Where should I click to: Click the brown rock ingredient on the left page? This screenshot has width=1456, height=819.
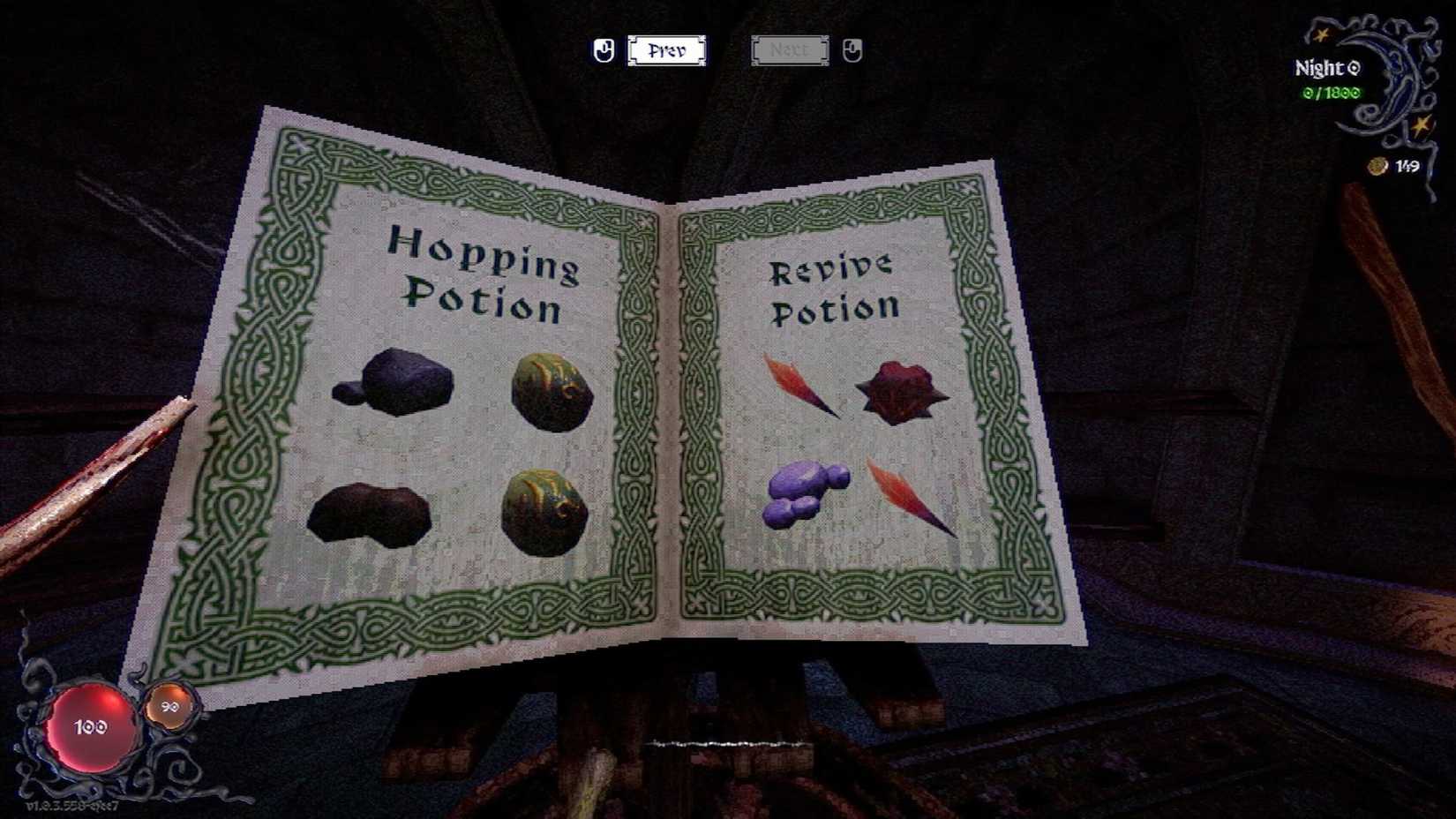(x=371, y=512)
